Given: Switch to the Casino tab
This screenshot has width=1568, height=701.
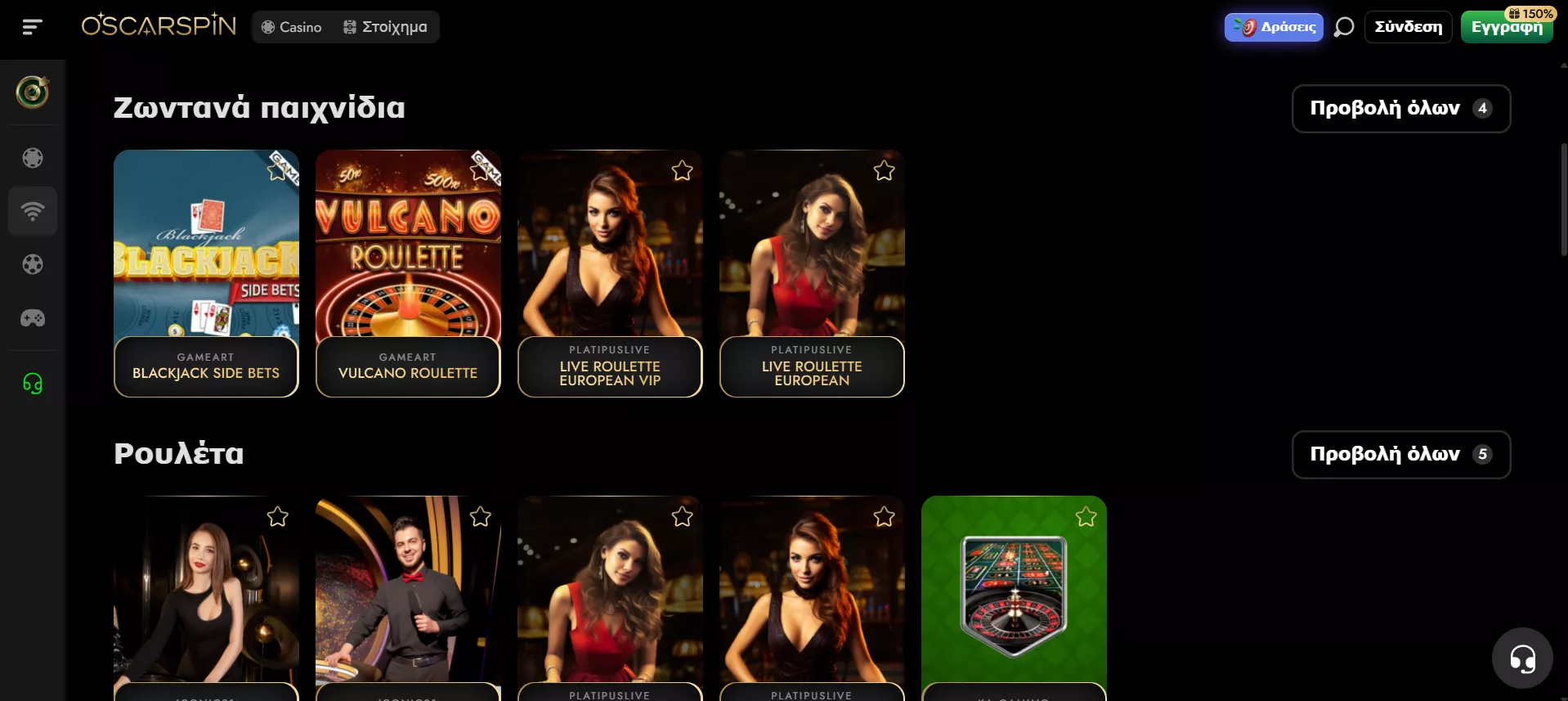Looking at the screenshot, I should (292, 27).
